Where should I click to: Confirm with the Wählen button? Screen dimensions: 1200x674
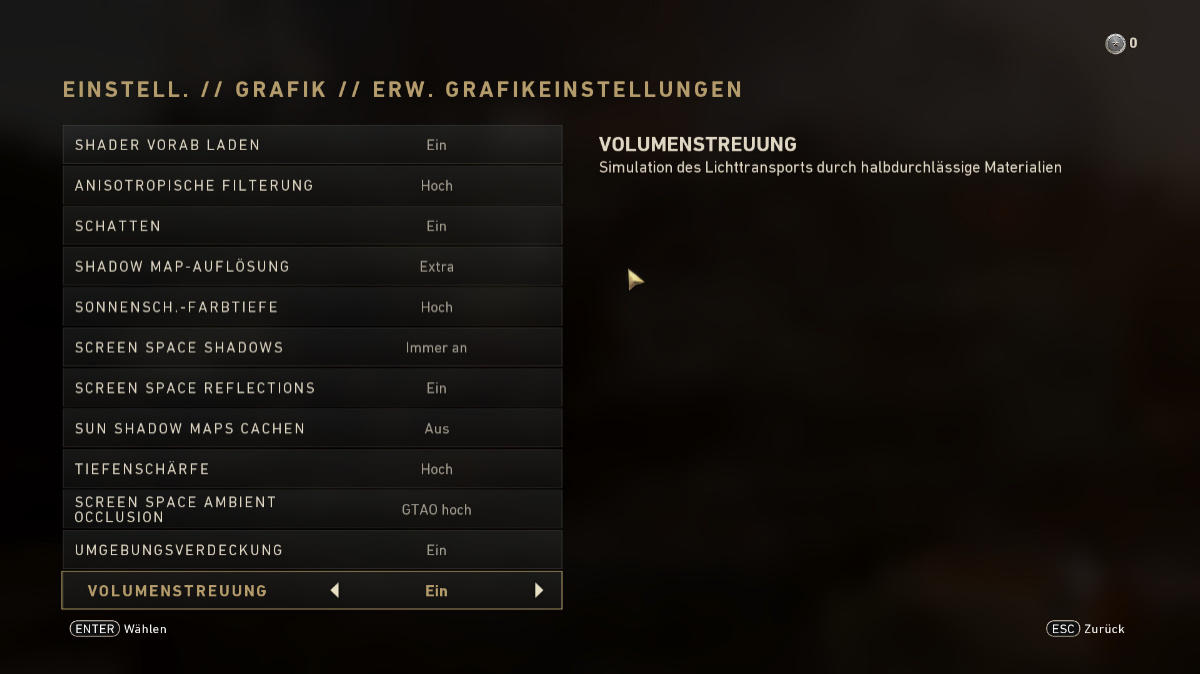tap(118, 629)
